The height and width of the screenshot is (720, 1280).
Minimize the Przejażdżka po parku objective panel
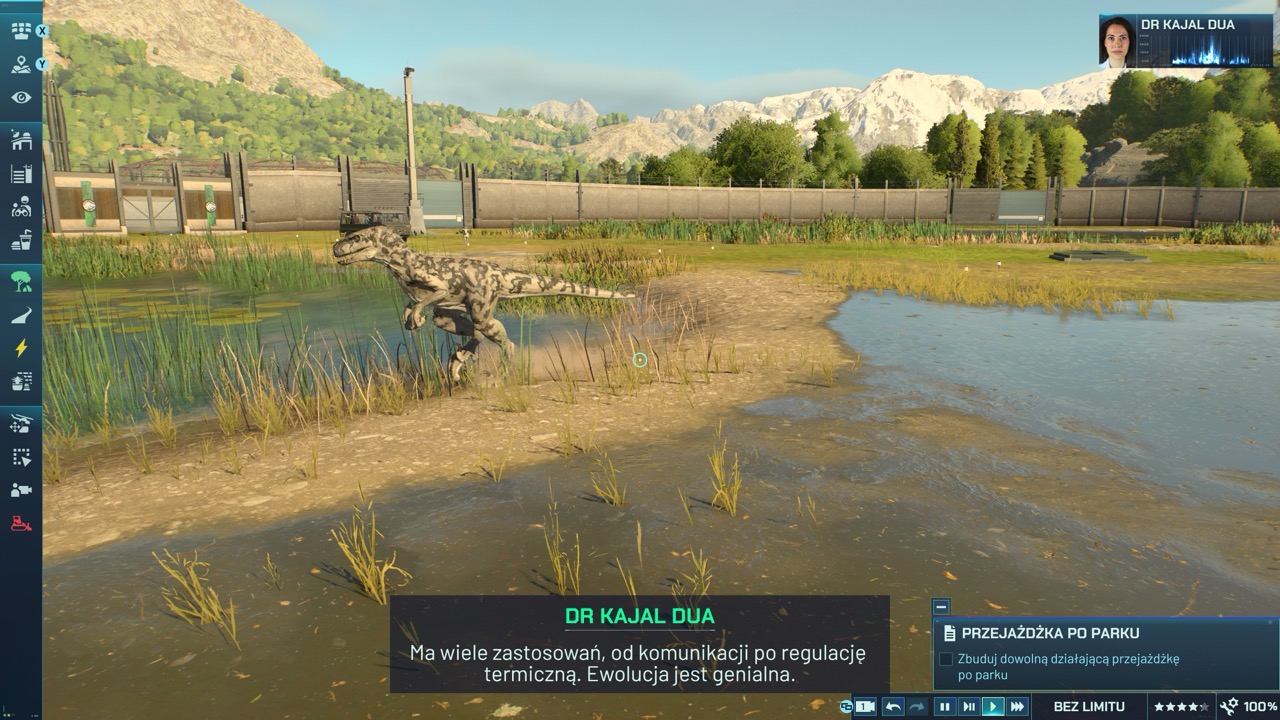(940, 606)
